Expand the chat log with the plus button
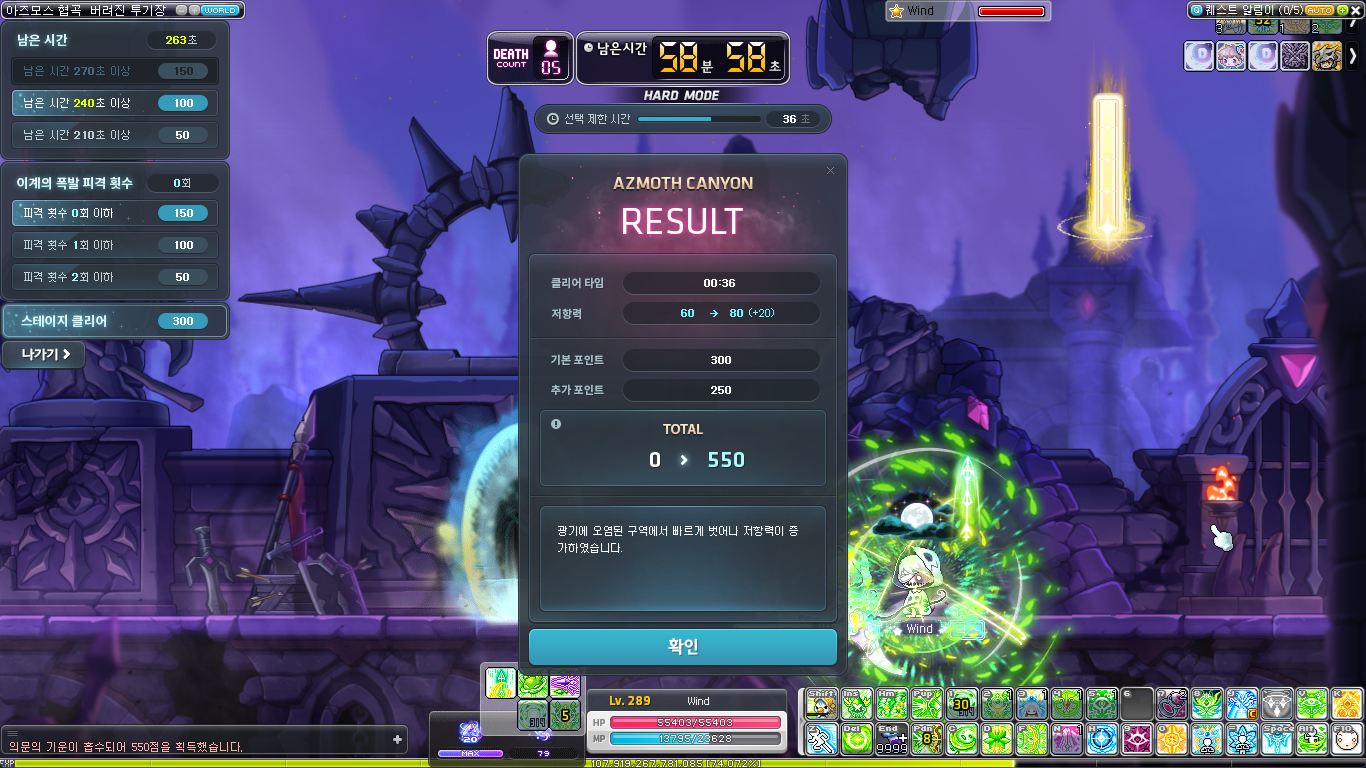 coord(397,740)
